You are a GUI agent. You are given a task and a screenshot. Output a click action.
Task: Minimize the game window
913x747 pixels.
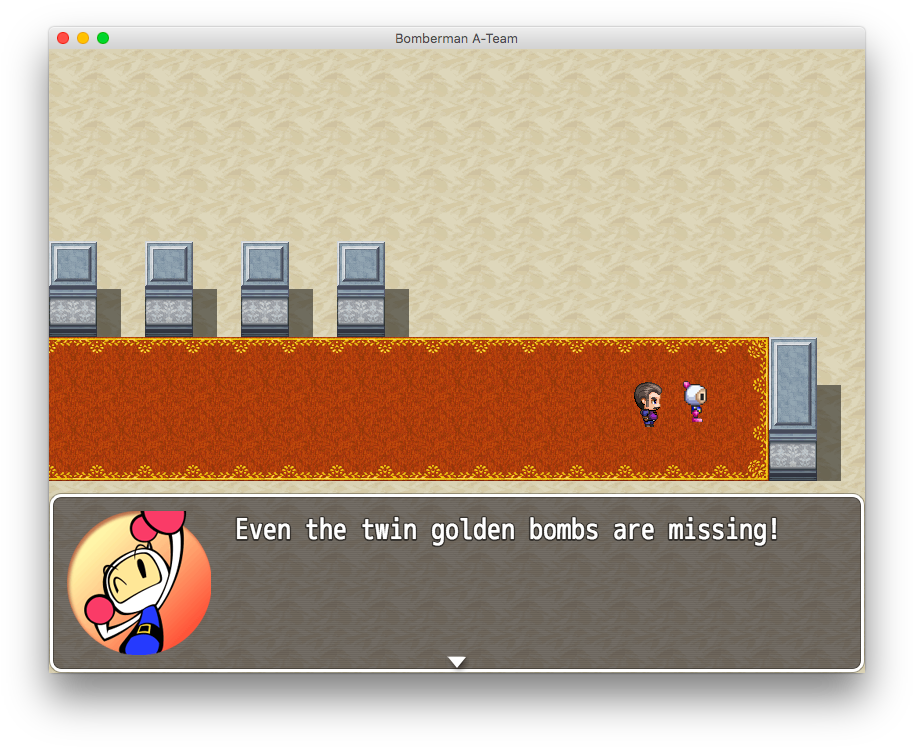[x=83, y=38]
